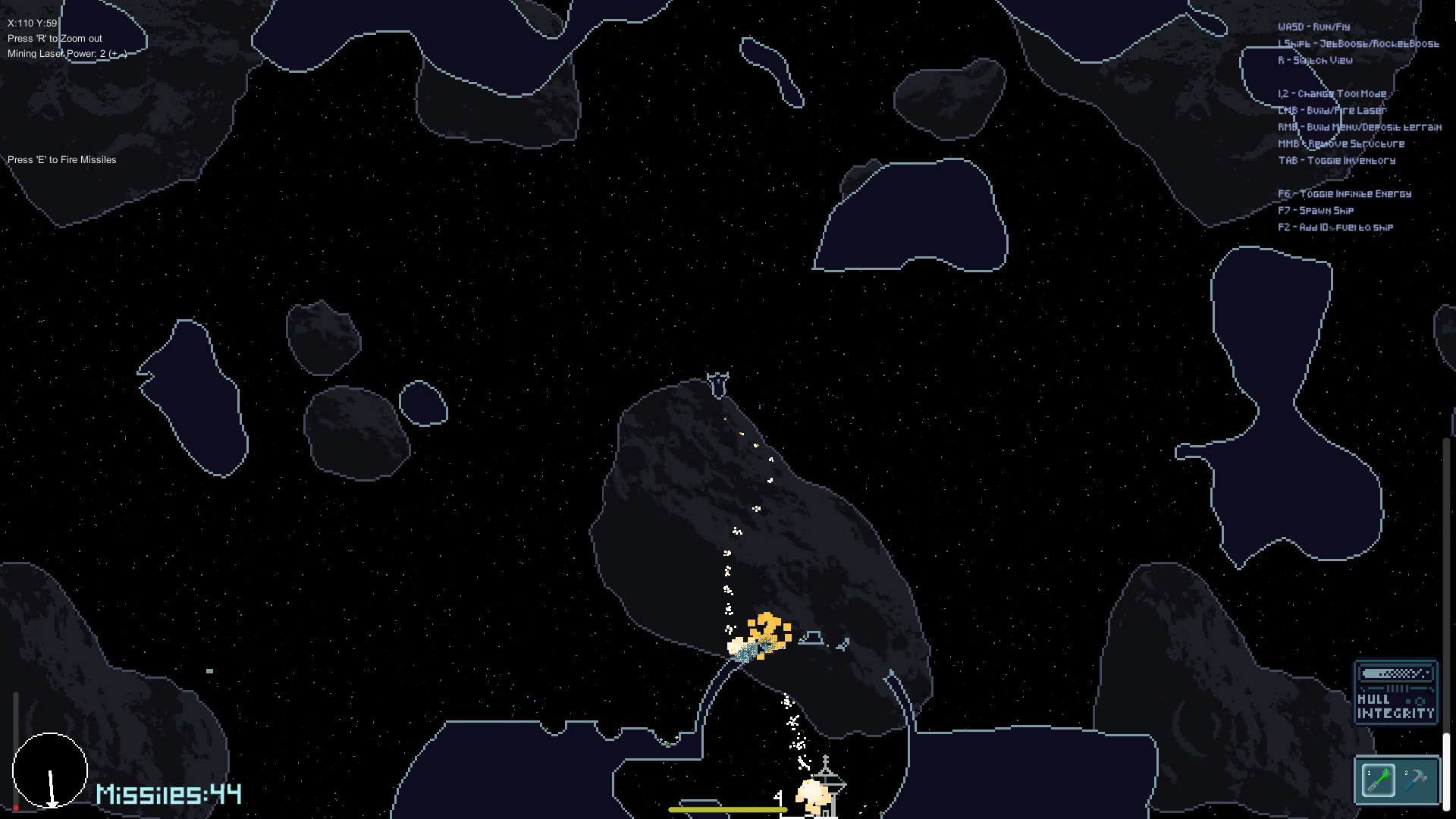Image resolution: width=1456 pixels, height=819 pixels.
Task: Select the mining laser in hotbar slot 1
Action: (1379, 780)
